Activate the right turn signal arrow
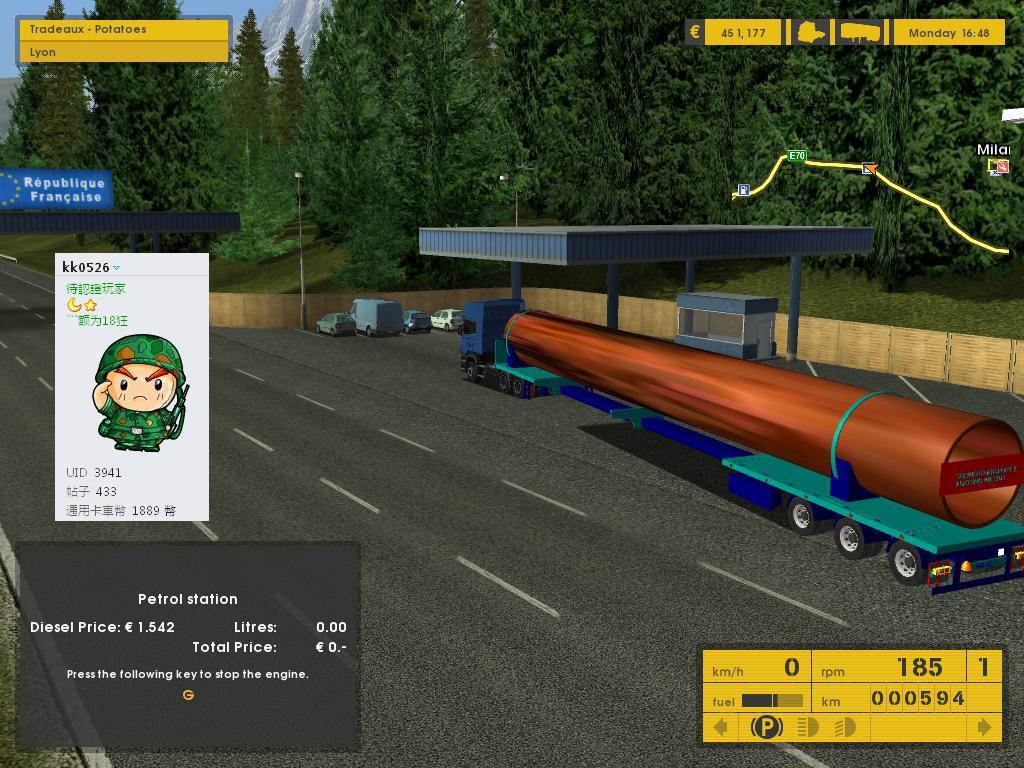Viewport: 1024px width, 768px height. [984, 727]
